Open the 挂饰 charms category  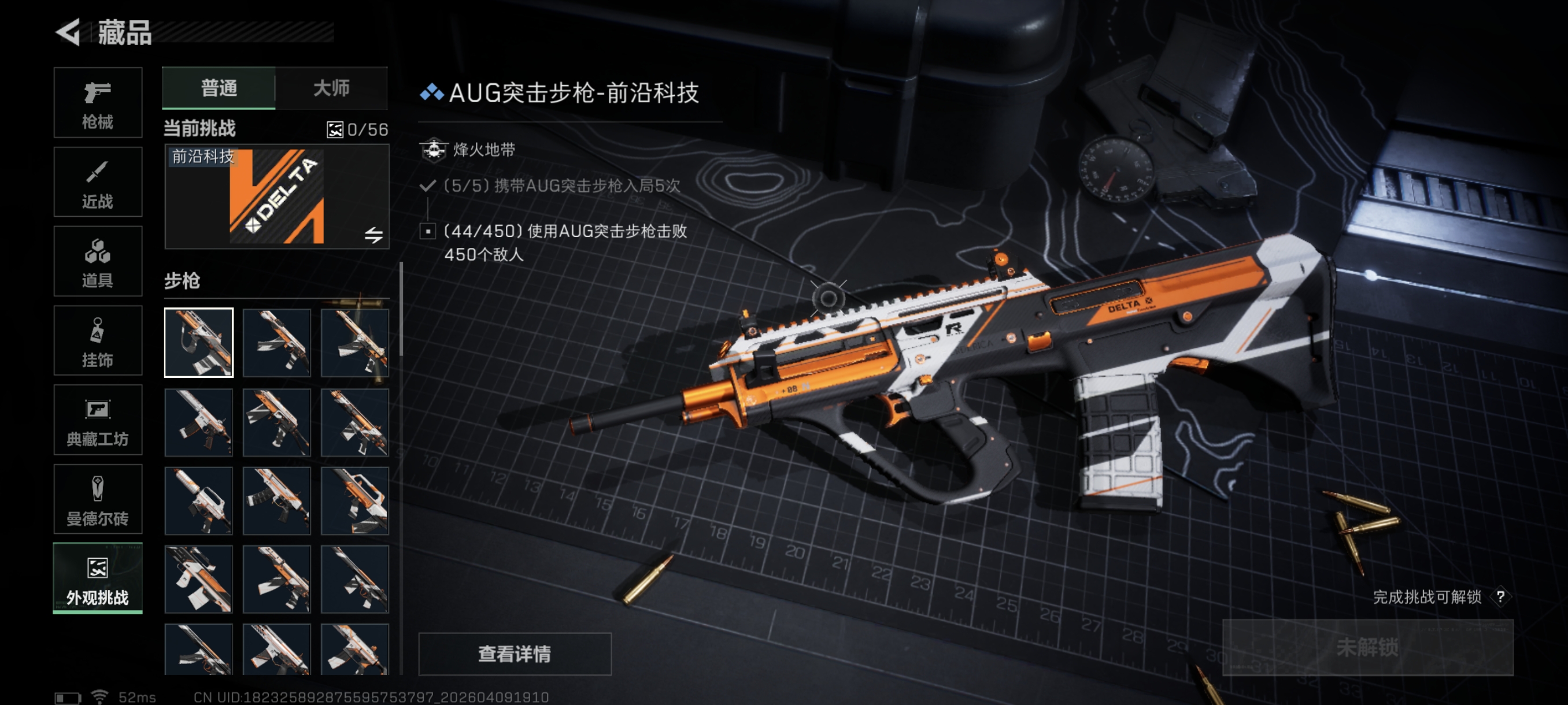tap(97, 340)
